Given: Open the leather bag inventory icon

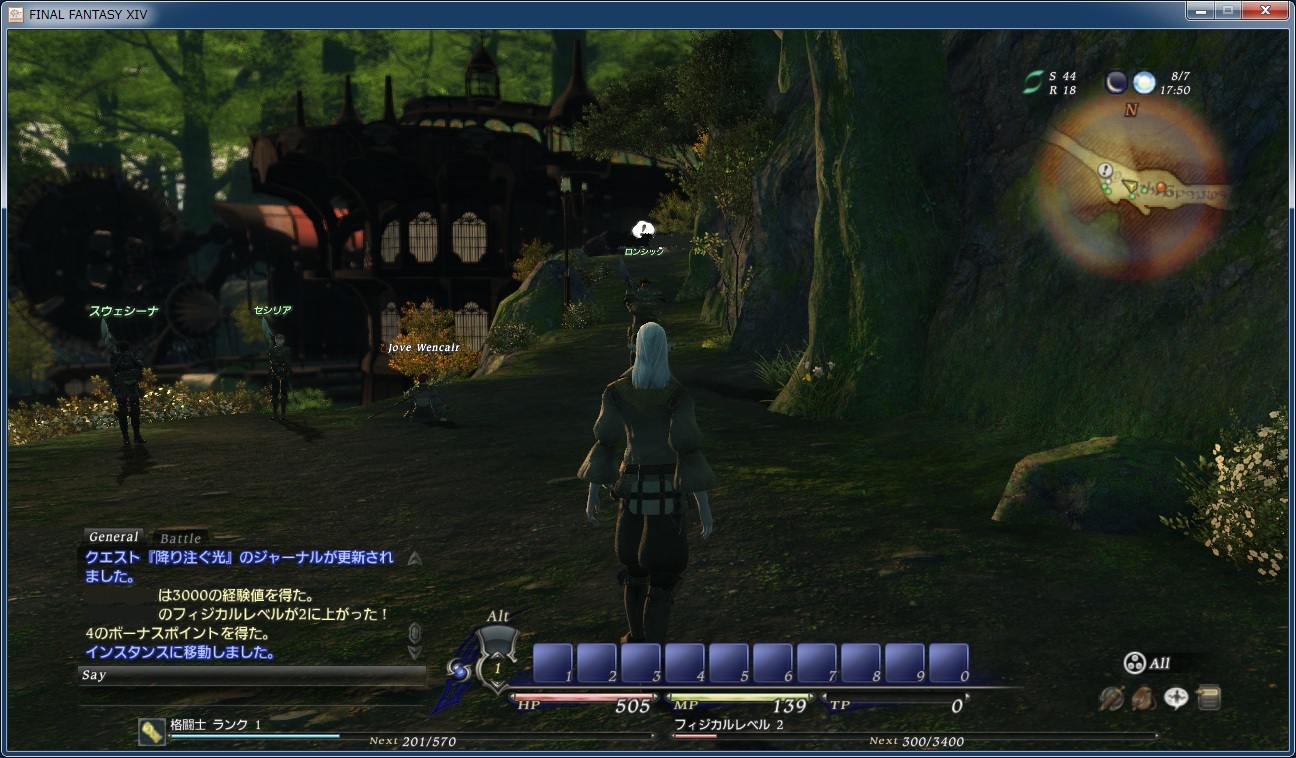Looking at the screenshot, I should pyautogui.click(x=1144, y=698).
